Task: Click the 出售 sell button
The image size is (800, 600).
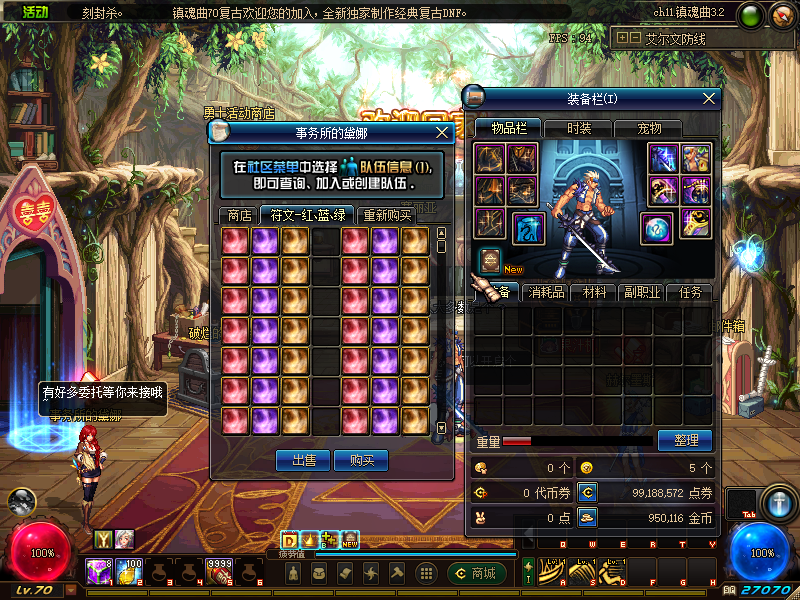Action: 303,460
